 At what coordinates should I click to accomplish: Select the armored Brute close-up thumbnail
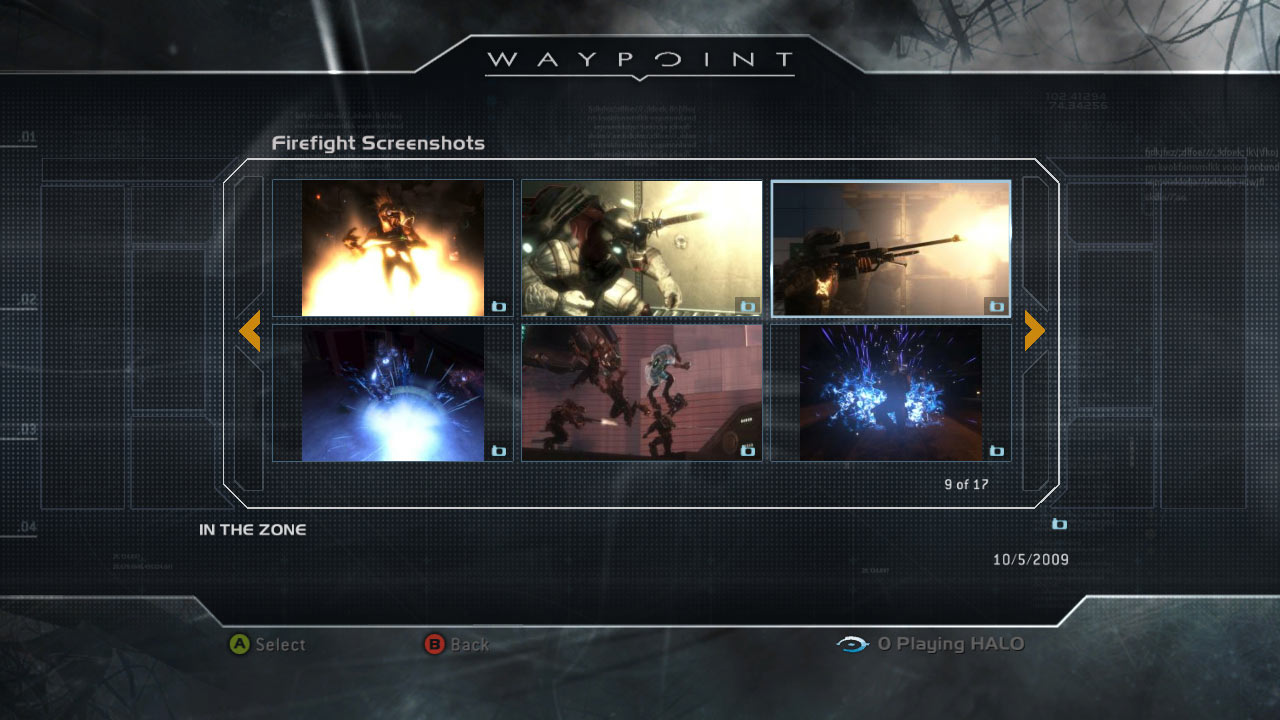(642, 248)
